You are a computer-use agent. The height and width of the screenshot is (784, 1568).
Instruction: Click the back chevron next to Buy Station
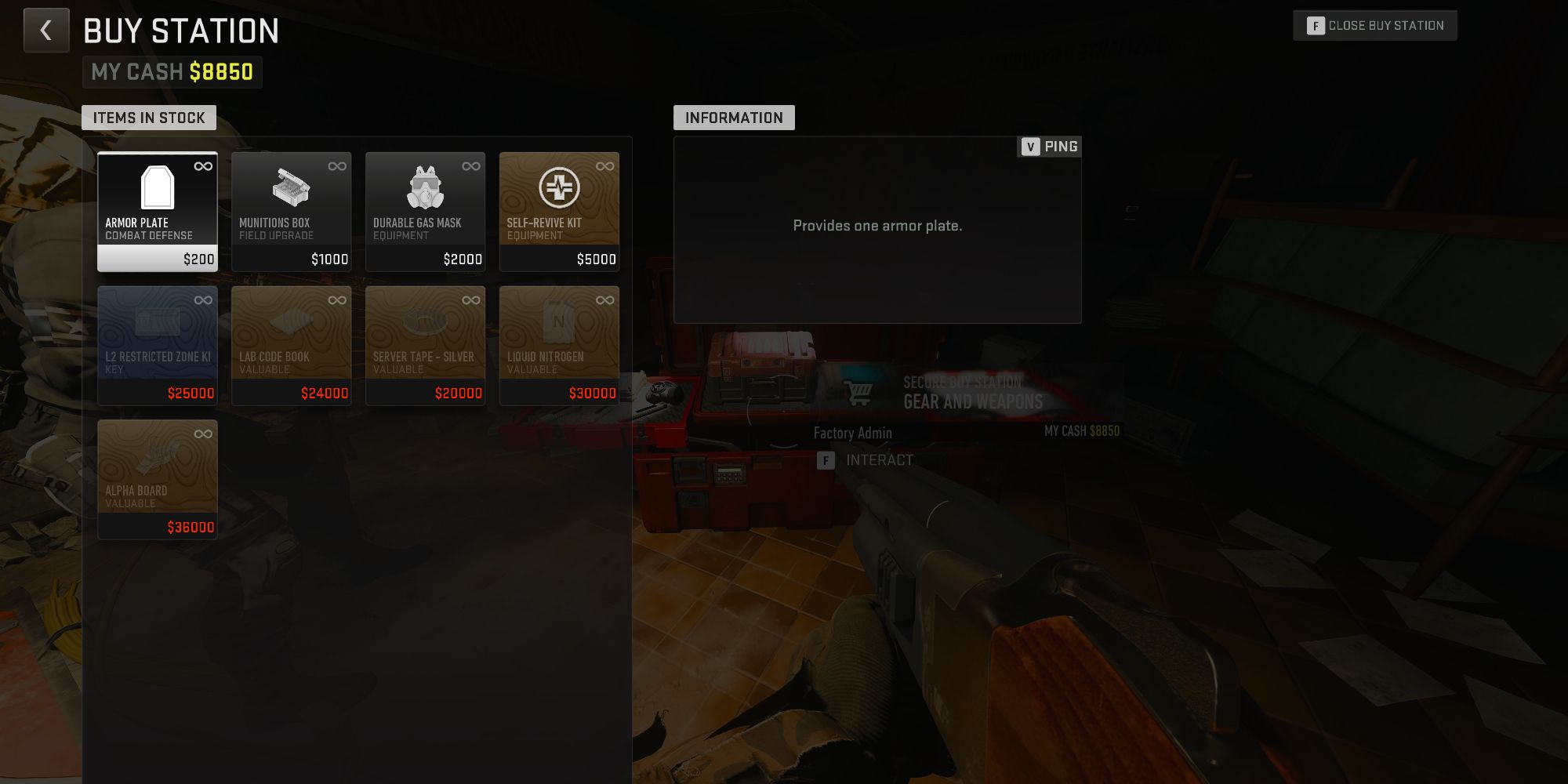tap(45, 30)
